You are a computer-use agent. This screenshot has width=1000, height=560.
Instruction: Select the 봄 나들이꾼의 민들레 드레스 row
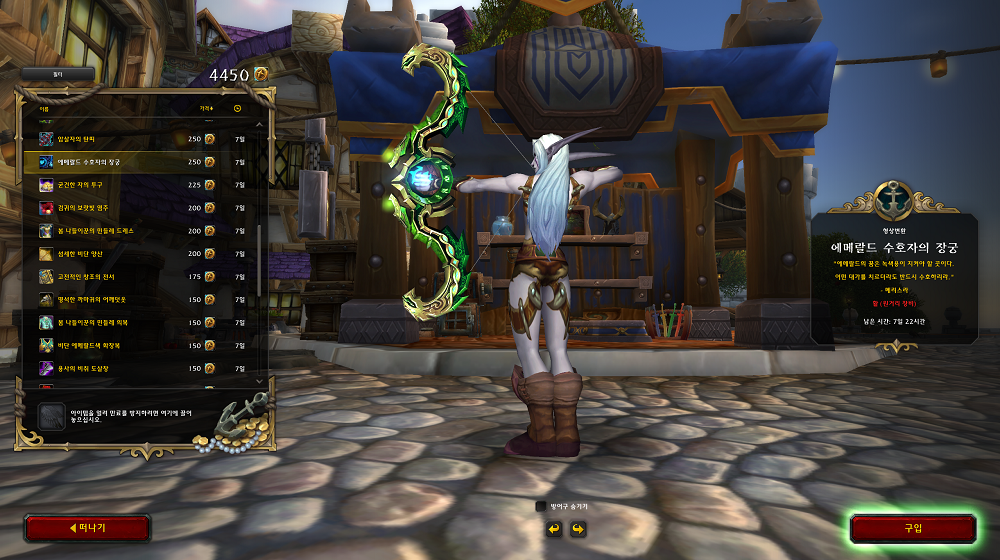pyautogui.click(x=140, y=231)
